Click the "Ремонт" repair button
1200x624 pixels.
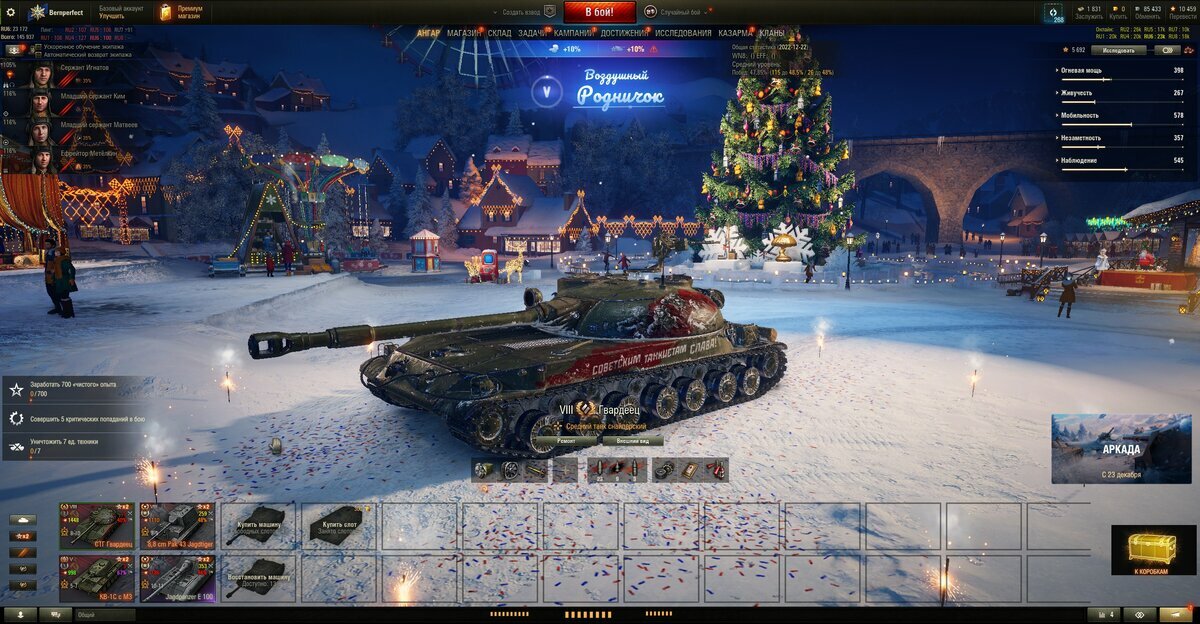coord(566,440)
